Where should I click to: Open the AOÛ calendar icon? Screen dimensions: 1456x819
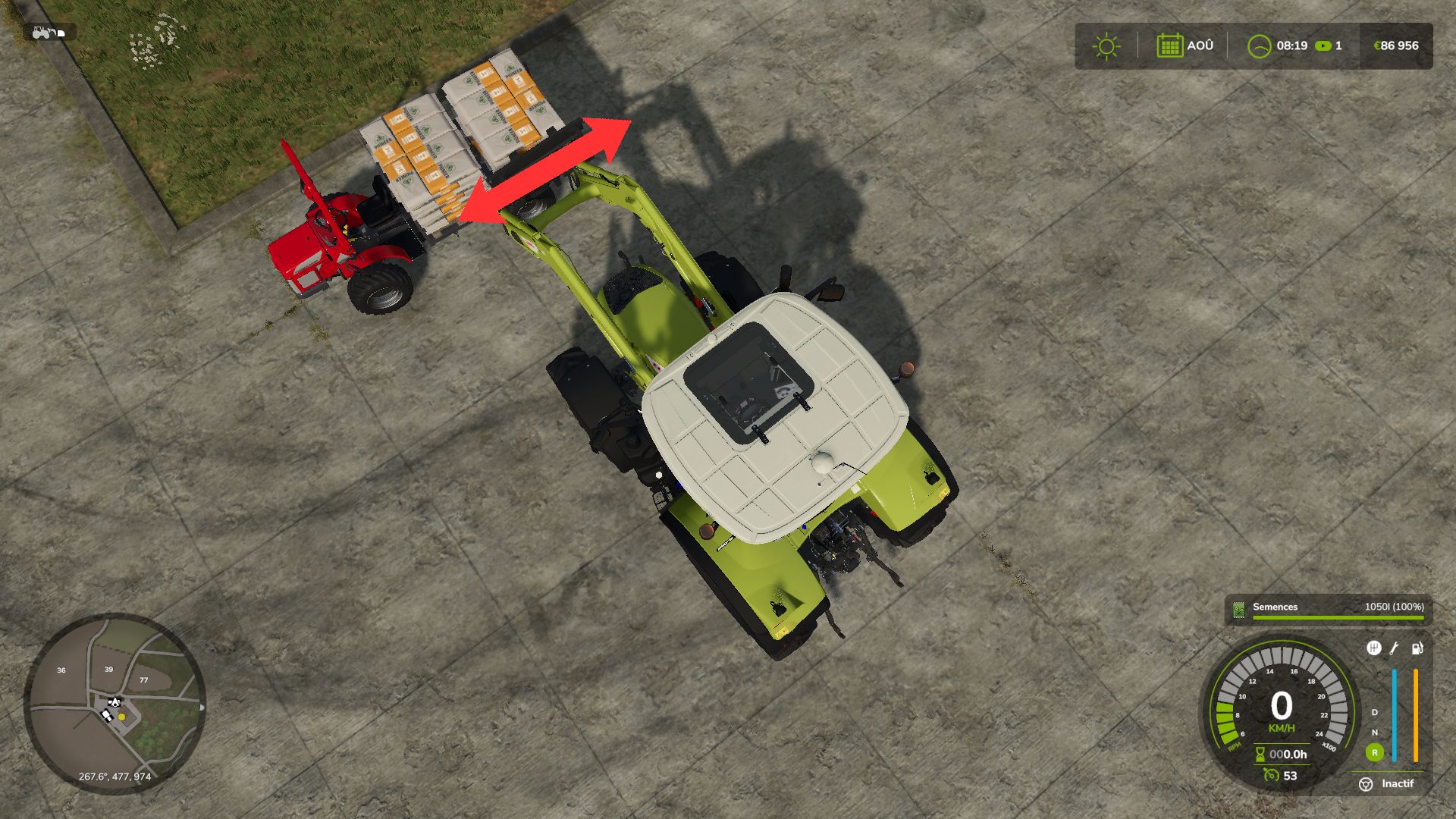coord(1169,46)
